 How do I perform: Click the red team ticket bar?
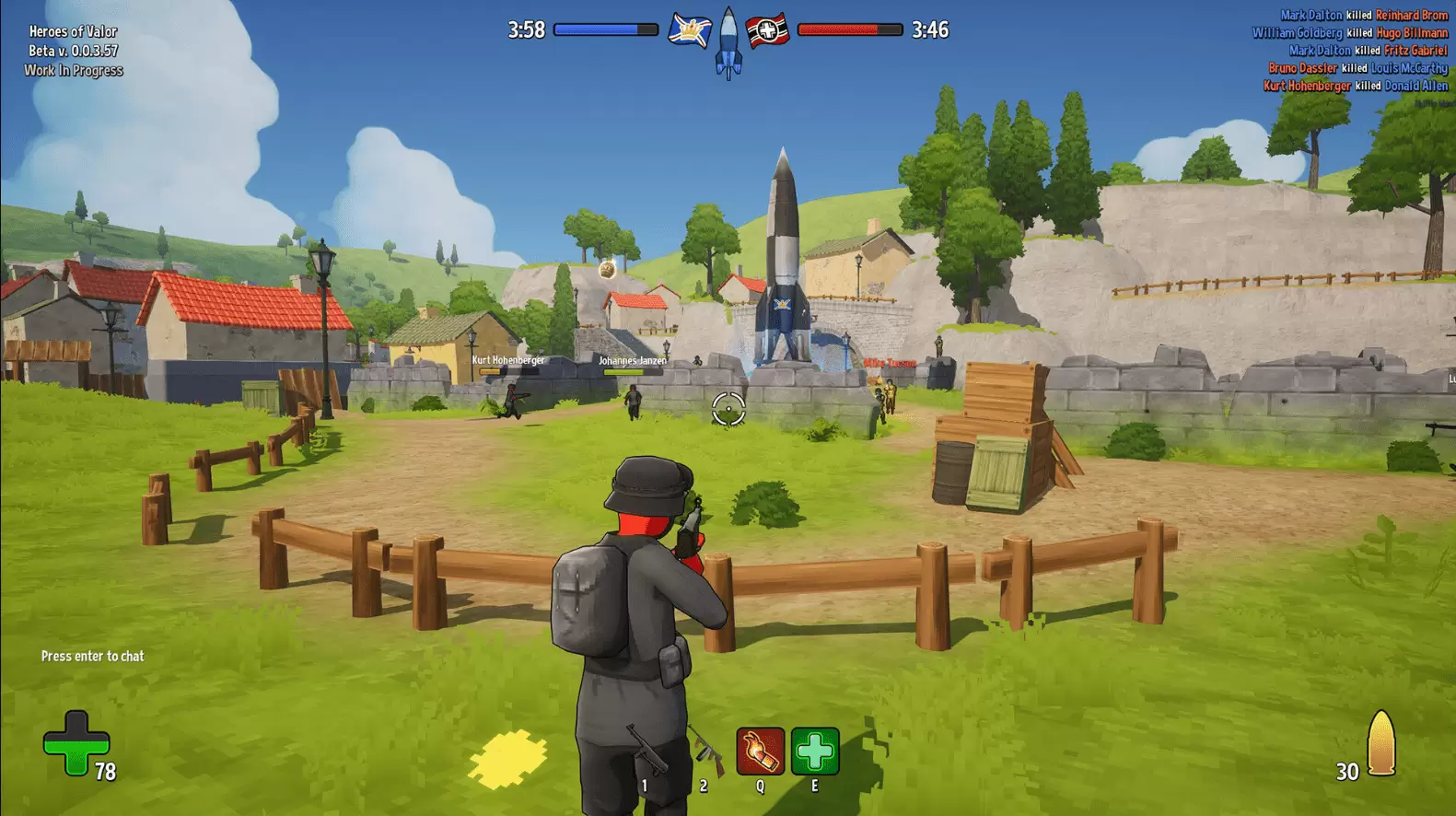(x=849, y=29)
